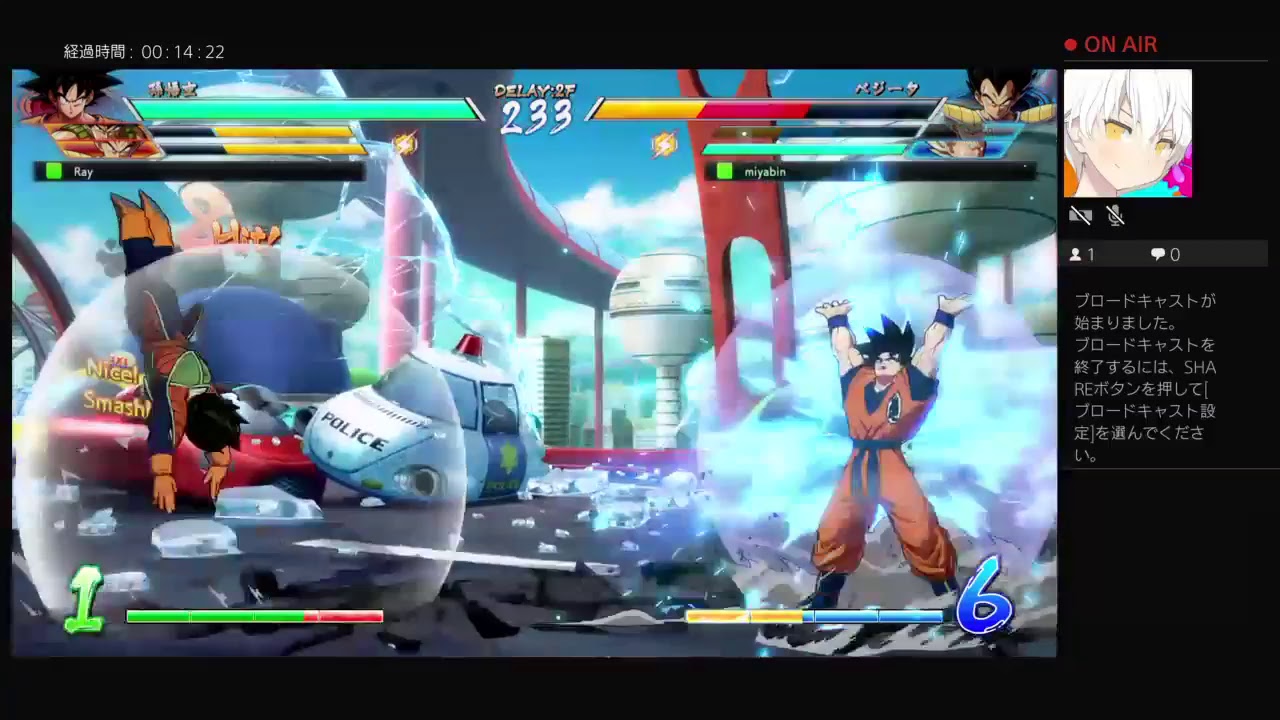Screen dimensions: 1280x720
Task: Click Goku's yellow ki gauge bar
Action: (745, 617)
